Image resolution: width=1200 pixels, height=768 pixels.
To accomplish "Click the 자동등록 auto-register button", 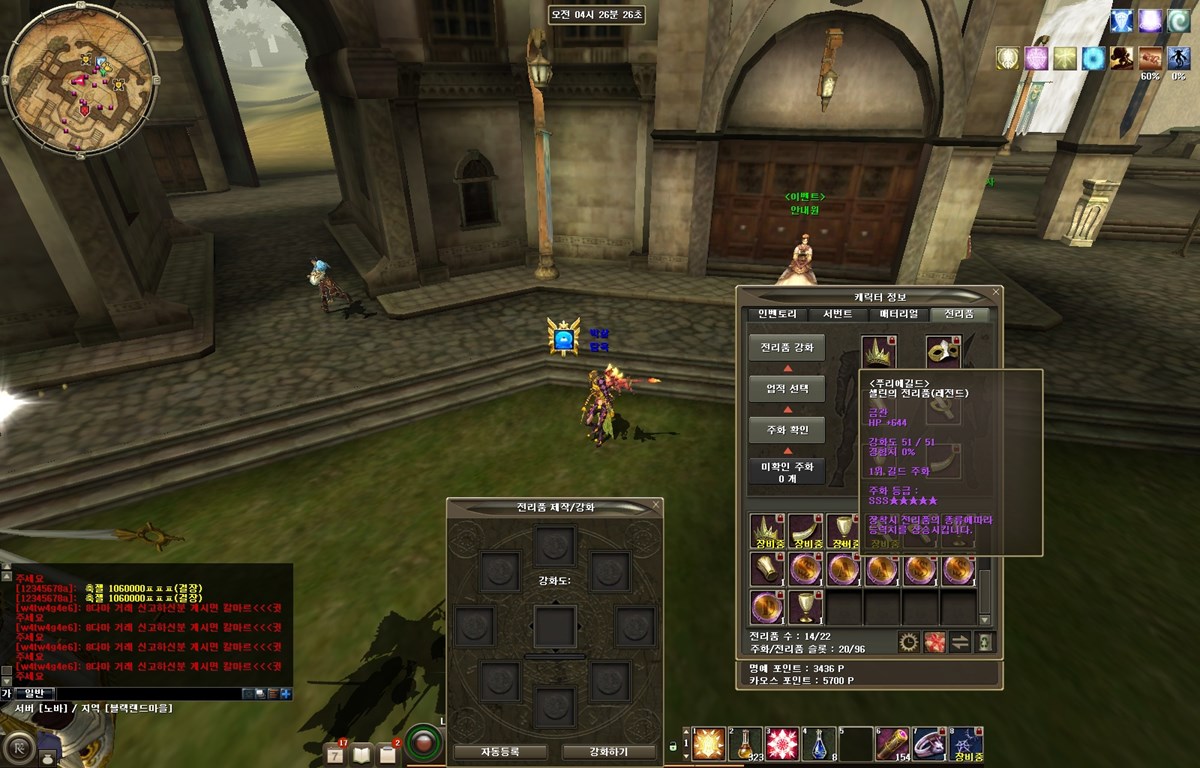I will (500, 752).
